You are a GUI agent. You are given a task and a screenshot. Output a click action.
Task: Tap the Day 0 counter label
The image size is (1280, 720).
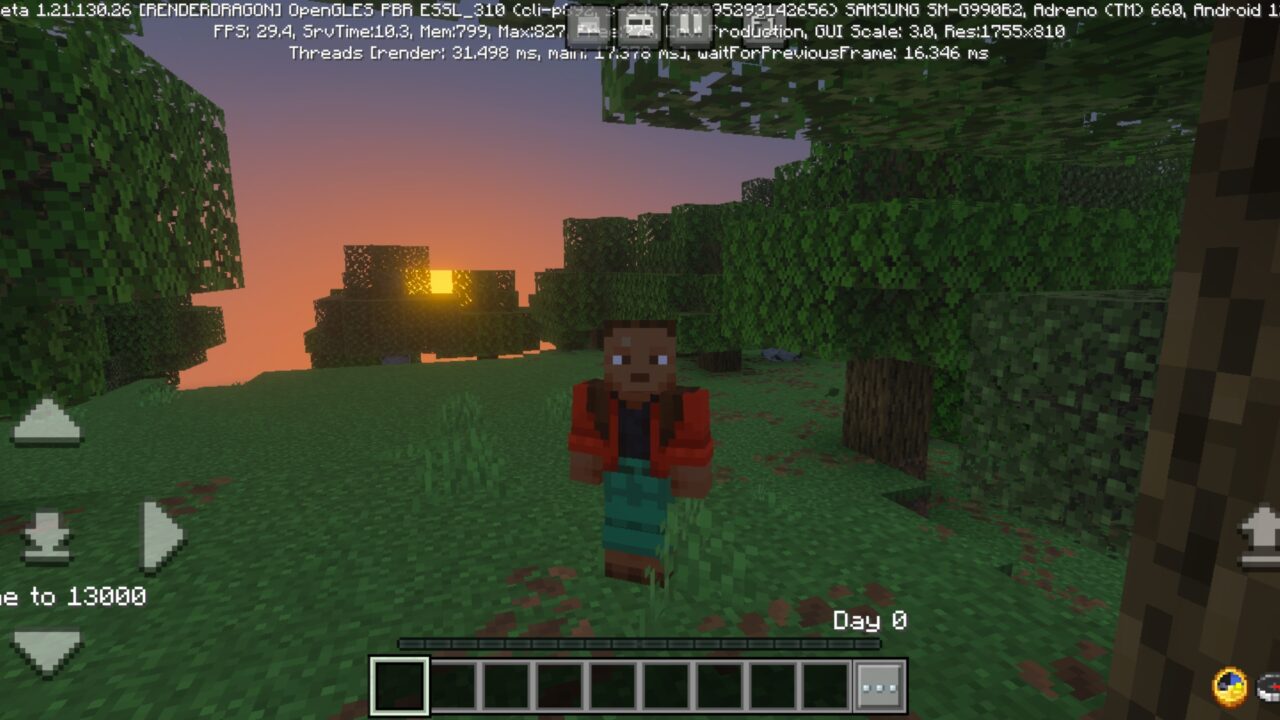coord(869,620)
